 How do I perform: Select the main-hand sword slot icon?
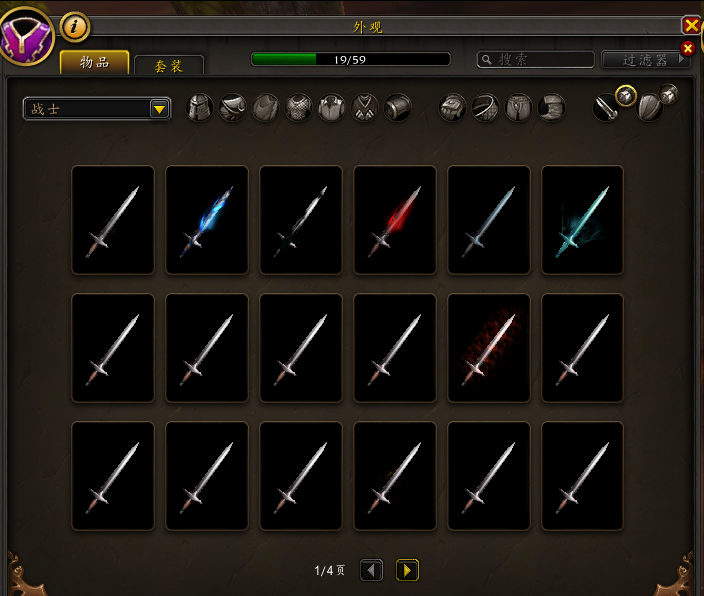pos(605,108)
